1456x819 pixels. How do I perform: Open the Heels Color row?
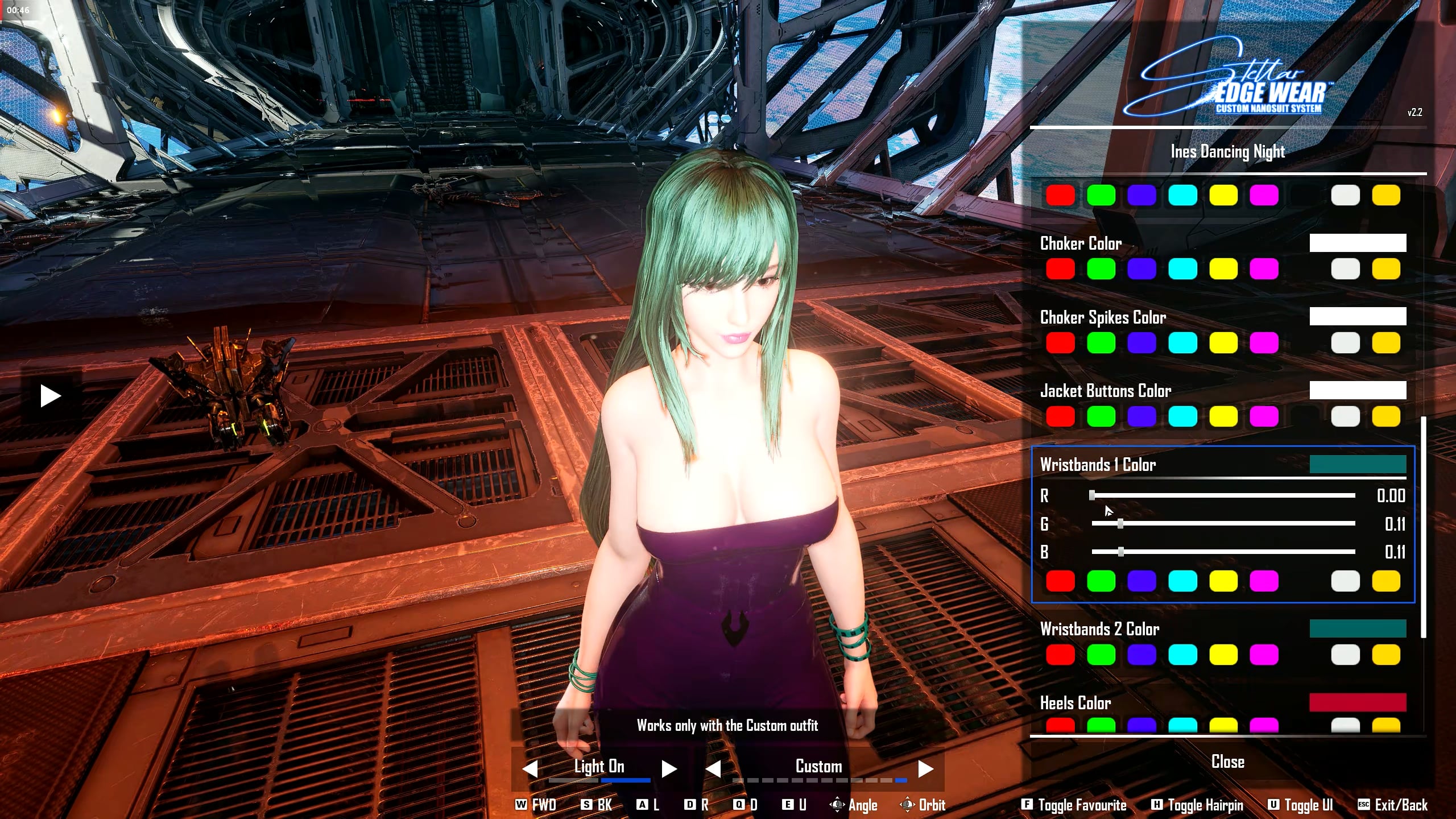pos(1076,703)
